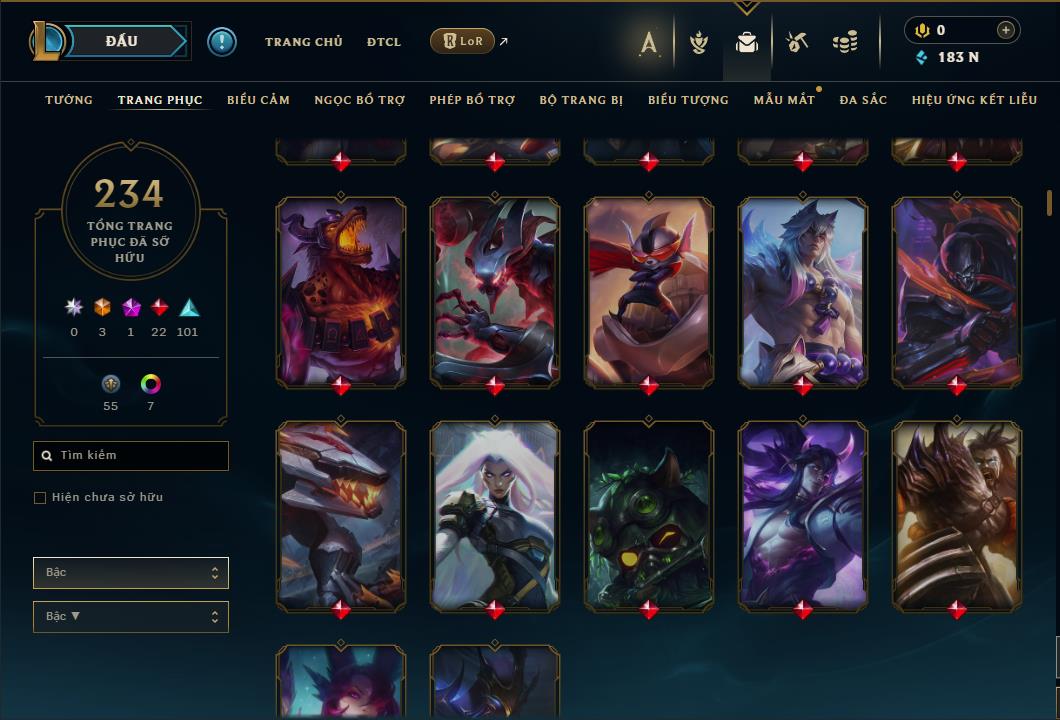Open the TRANG CHỦ home page
The image size is (1060, 720).
pos(303,42)
